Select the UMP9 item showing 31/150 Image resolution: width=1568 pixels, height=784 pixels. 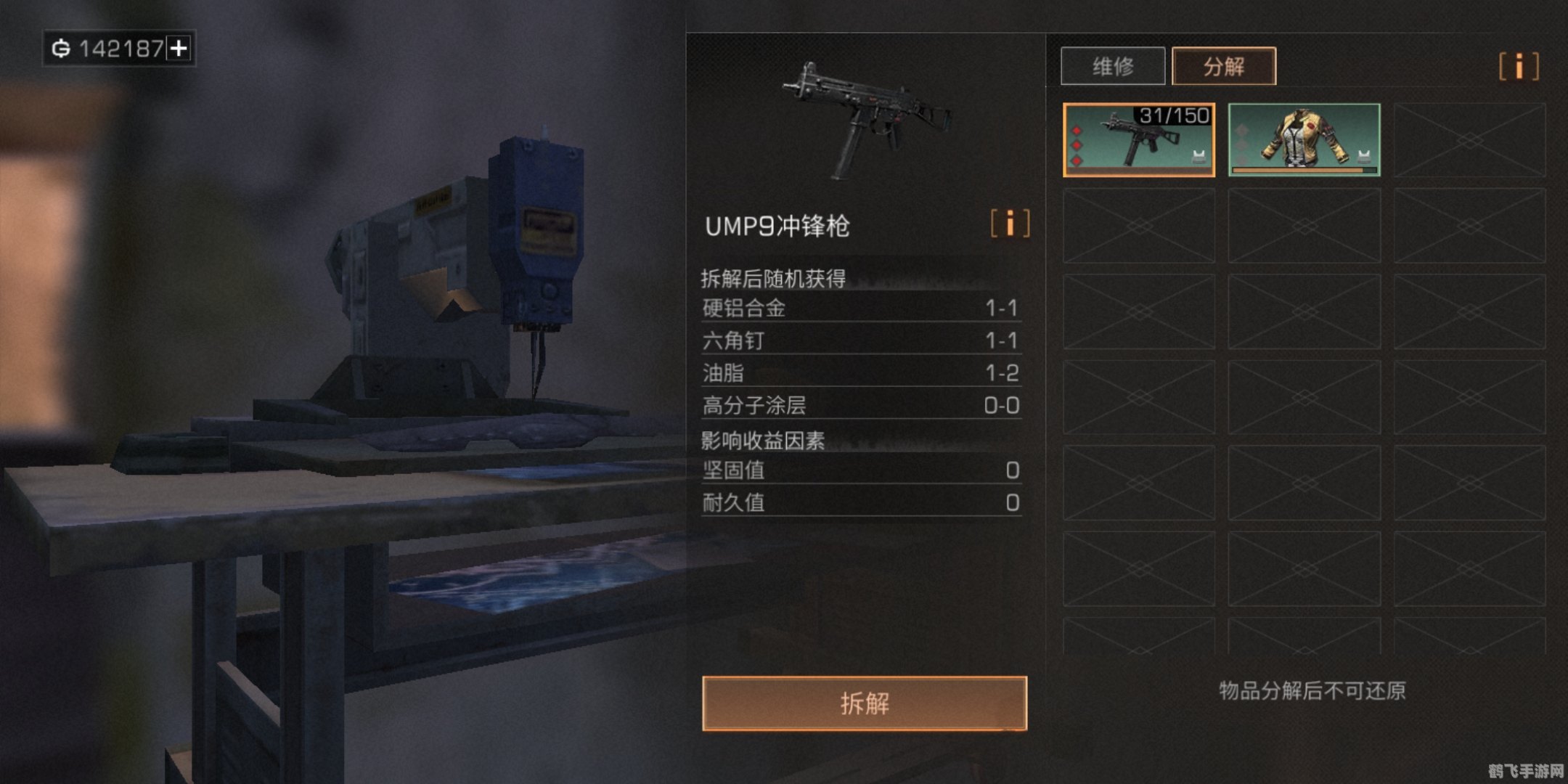point(1140,142)
